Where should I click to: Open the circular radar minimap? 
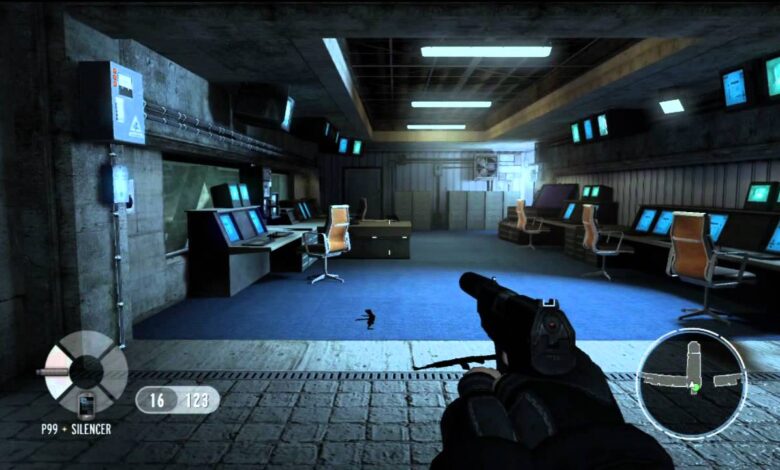coord(691,382)
